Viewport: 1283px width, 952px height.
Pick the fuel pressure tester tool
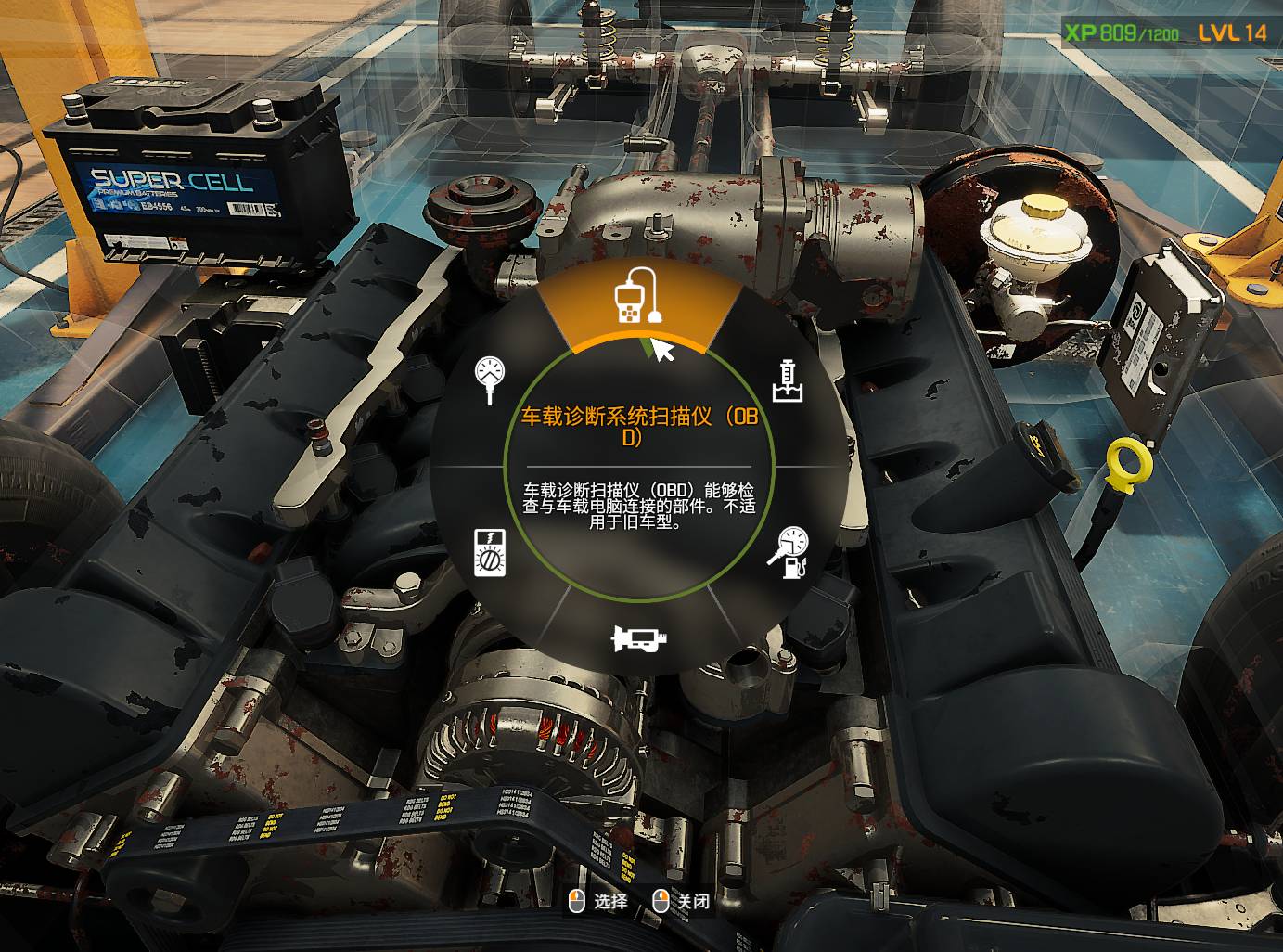(x=788, y=552)
